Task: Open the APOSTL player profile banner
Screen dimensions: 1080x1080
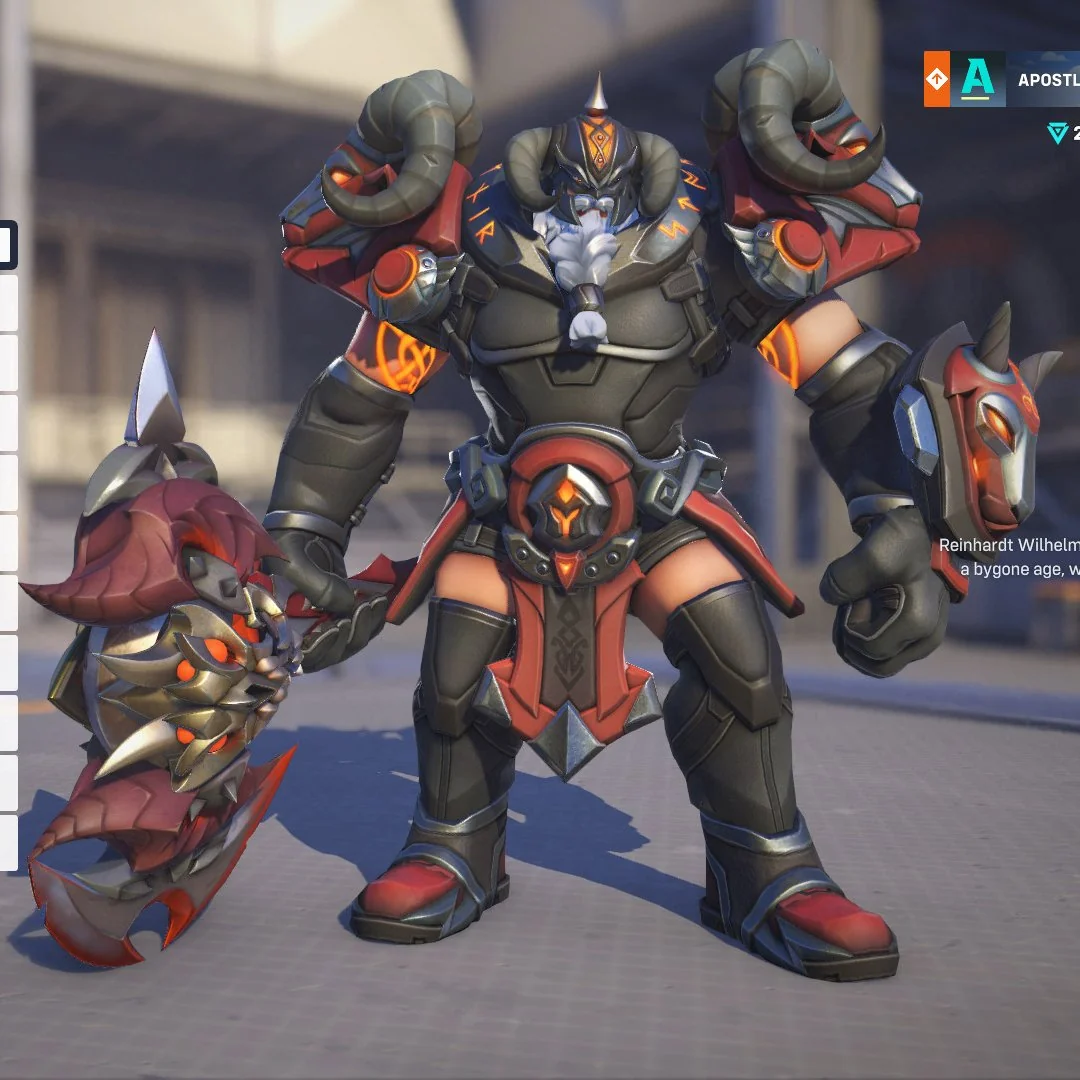Action: [1045, 80]
